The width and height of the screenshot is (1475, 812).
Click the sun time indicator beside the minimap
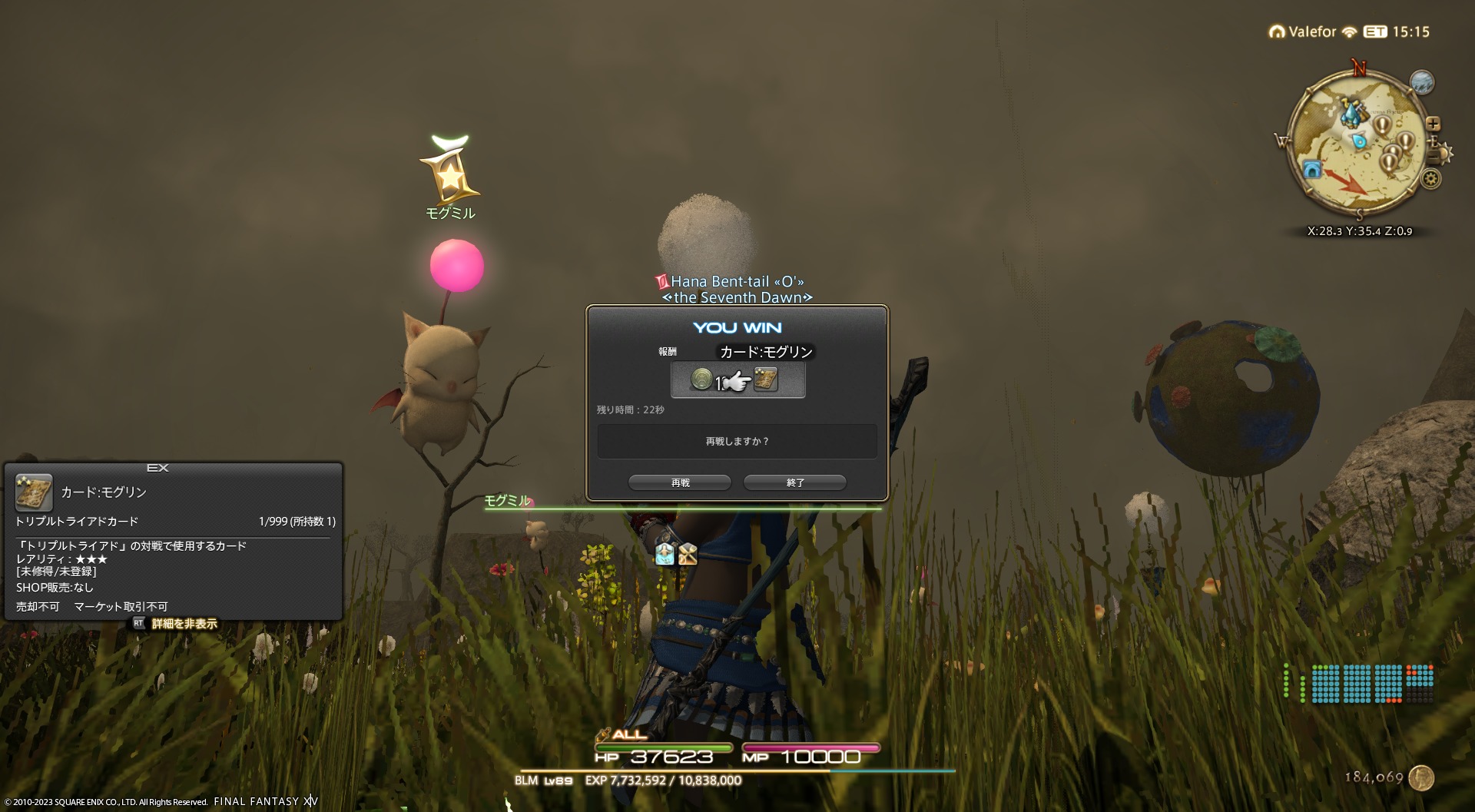(1446, 154)
